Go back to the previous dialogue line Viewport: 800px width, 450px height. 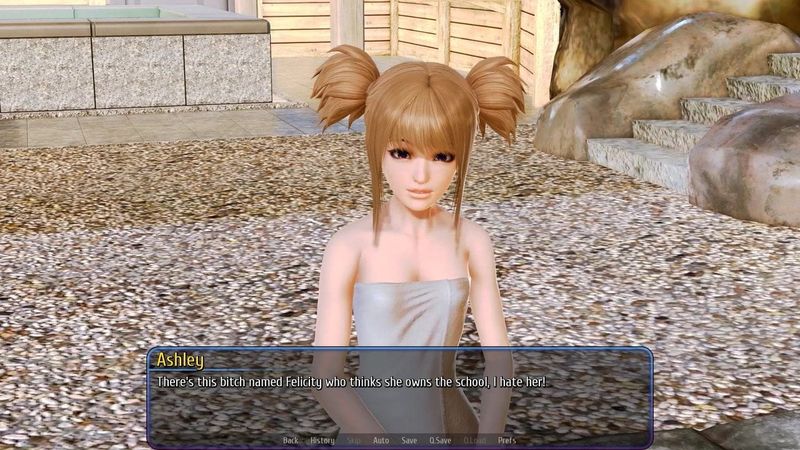290,440
